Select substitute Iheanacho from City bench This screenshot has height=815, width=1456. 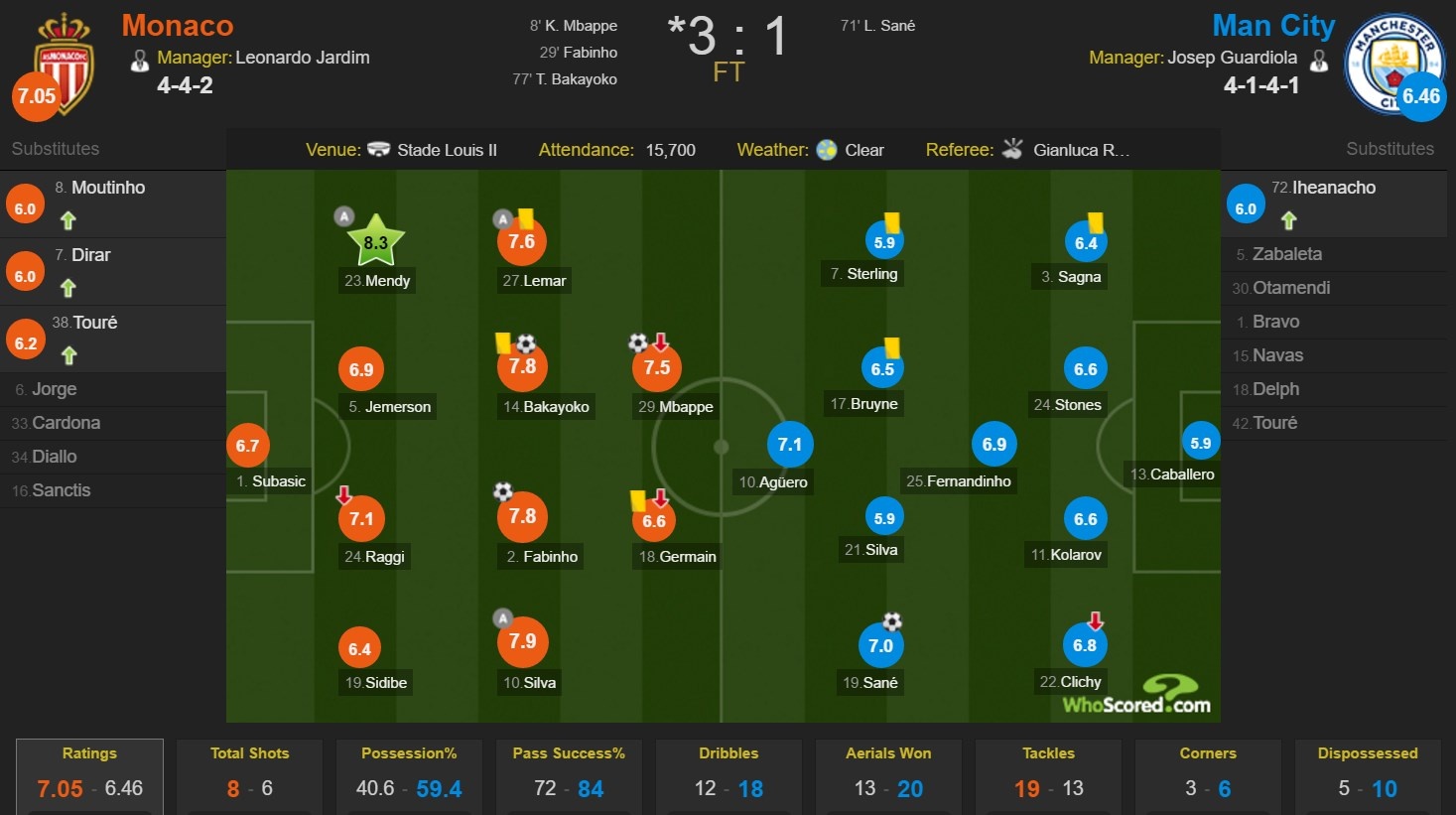[1334, 187]
